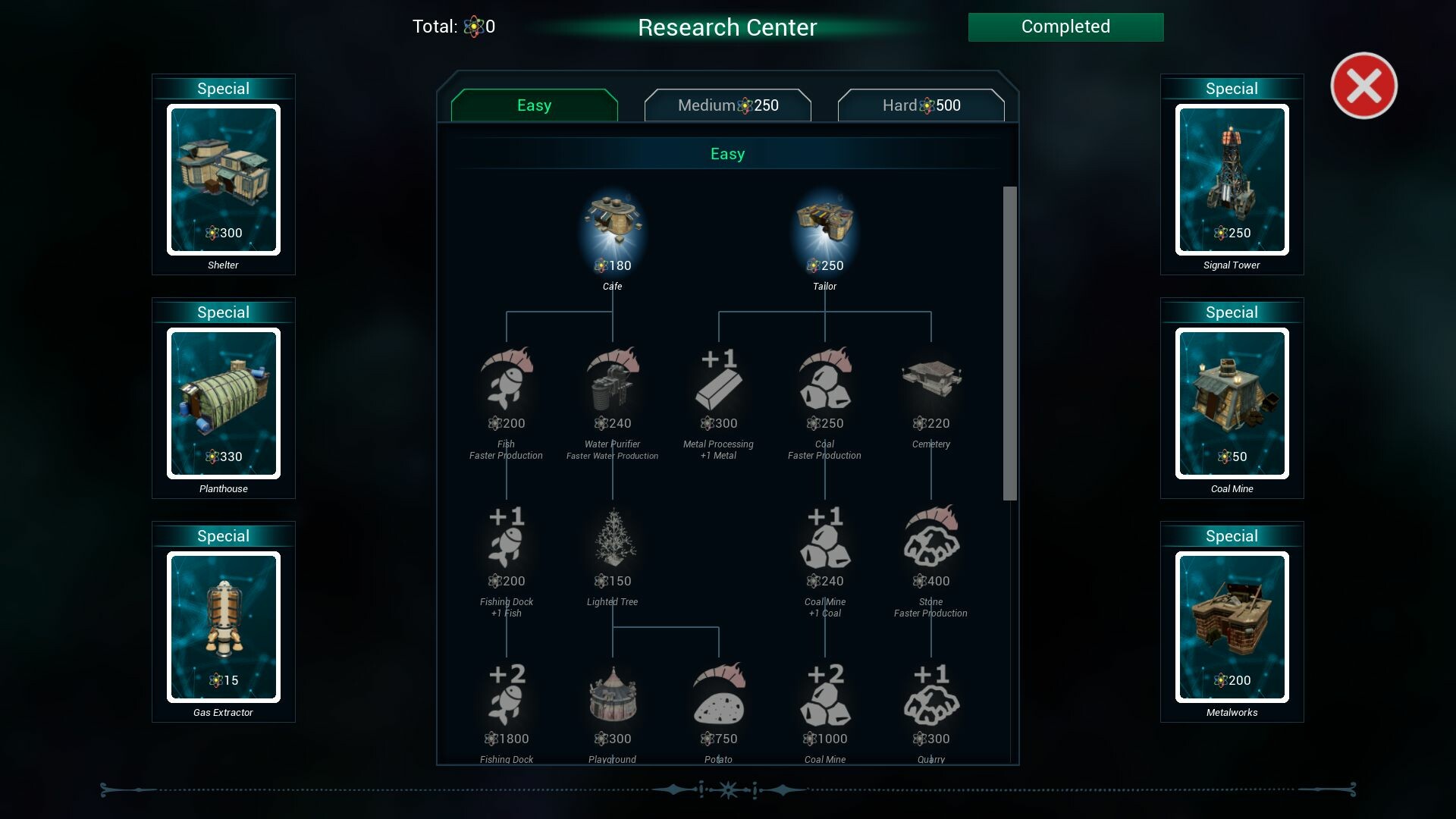The width and height of the screenshot is (1456, 819).
Task: Choose the special Coal Mine card
Action: click(1232, 403)
